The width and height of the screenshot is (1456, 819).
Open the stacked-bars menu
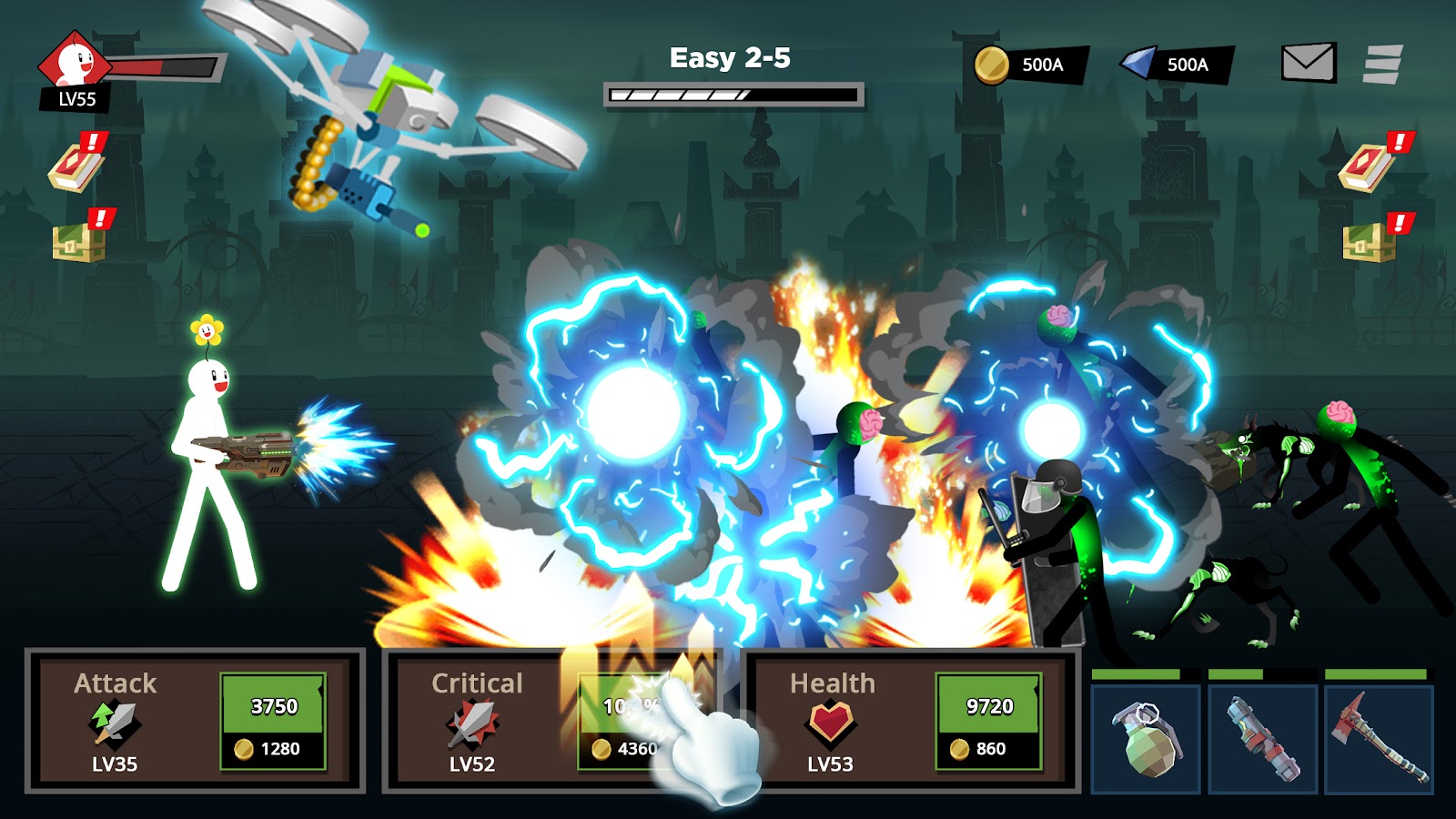coord(1382,64)
